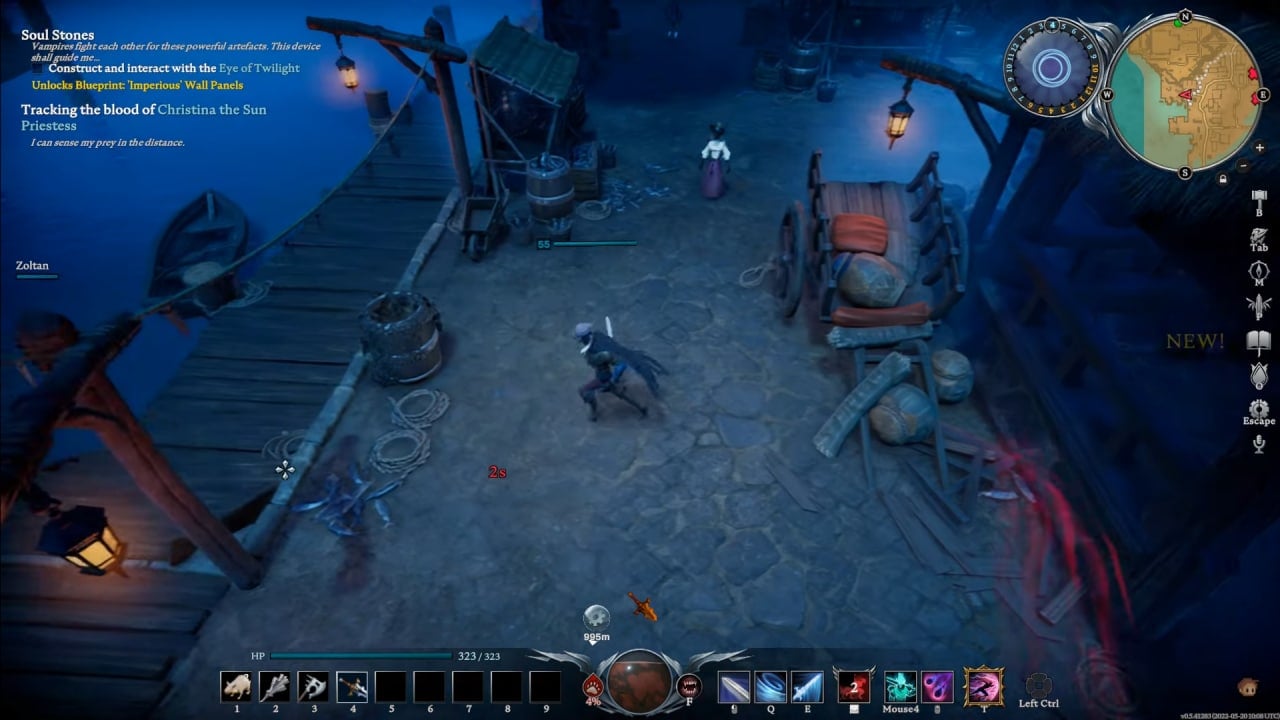Use the primary sword attack icon

pos(733,687)
